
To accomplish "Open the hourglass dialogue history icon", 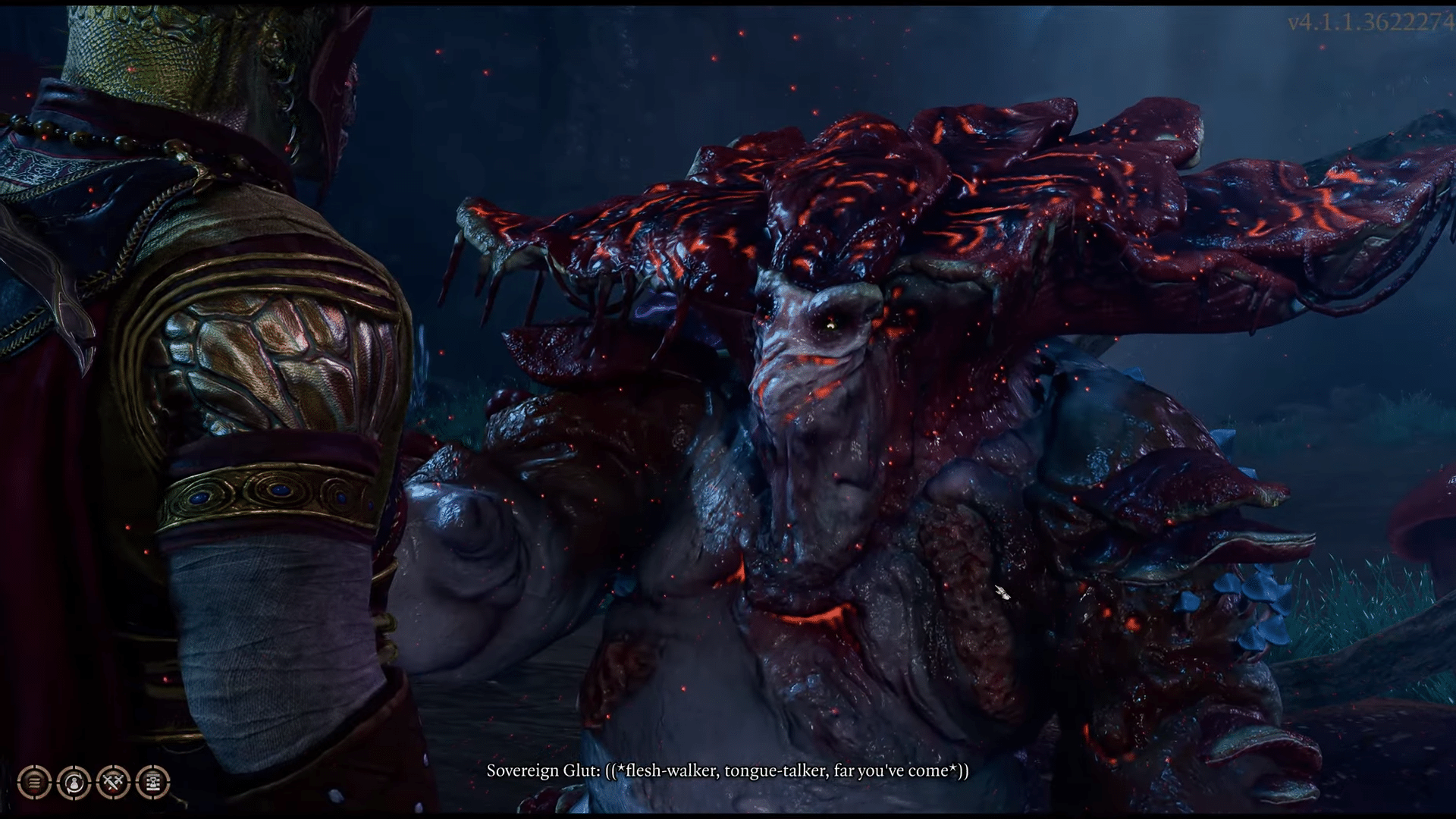I will pos(152,782).
